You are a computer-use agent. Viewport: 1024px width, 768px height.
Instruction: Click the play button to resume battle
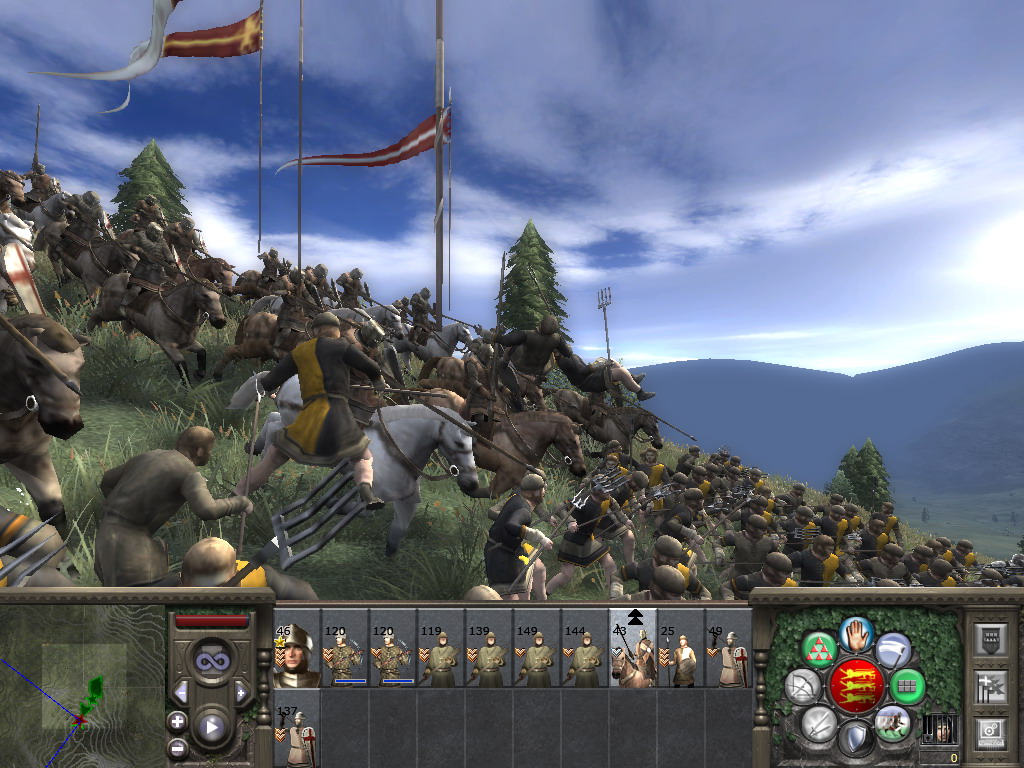(212, 727)
